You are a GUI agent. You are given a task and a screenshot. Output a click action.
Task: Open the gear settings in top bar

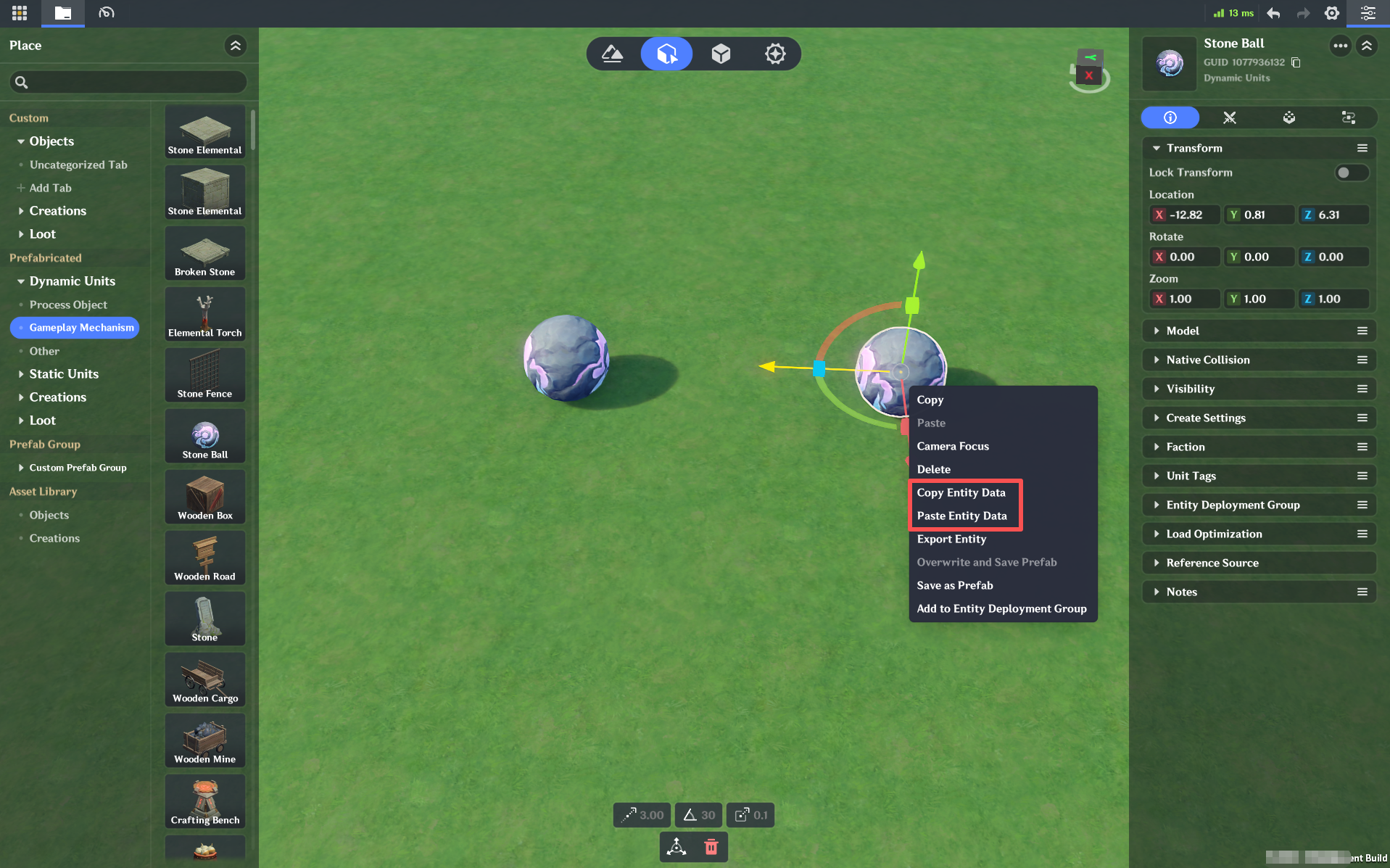(1331, 13)
